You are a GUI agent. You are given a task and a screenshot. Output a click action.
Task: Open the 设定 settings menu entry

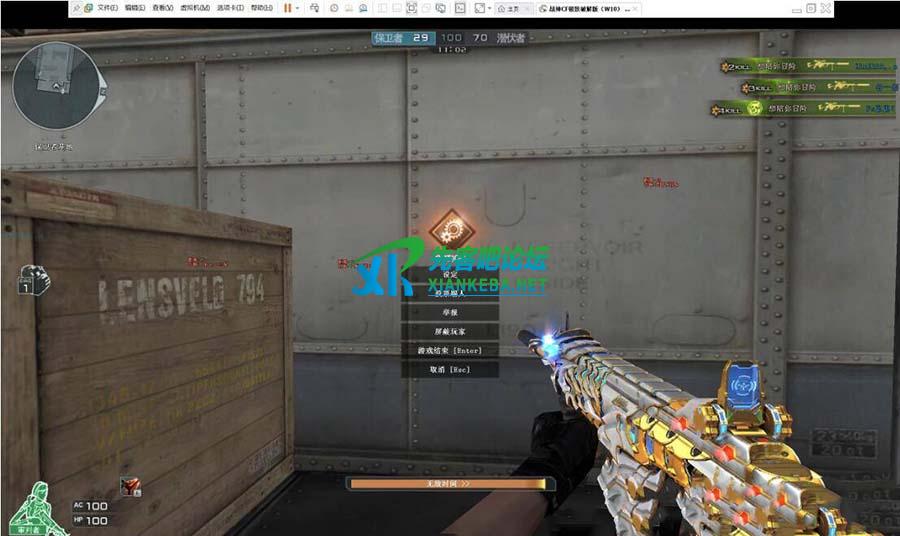point(448,275)
